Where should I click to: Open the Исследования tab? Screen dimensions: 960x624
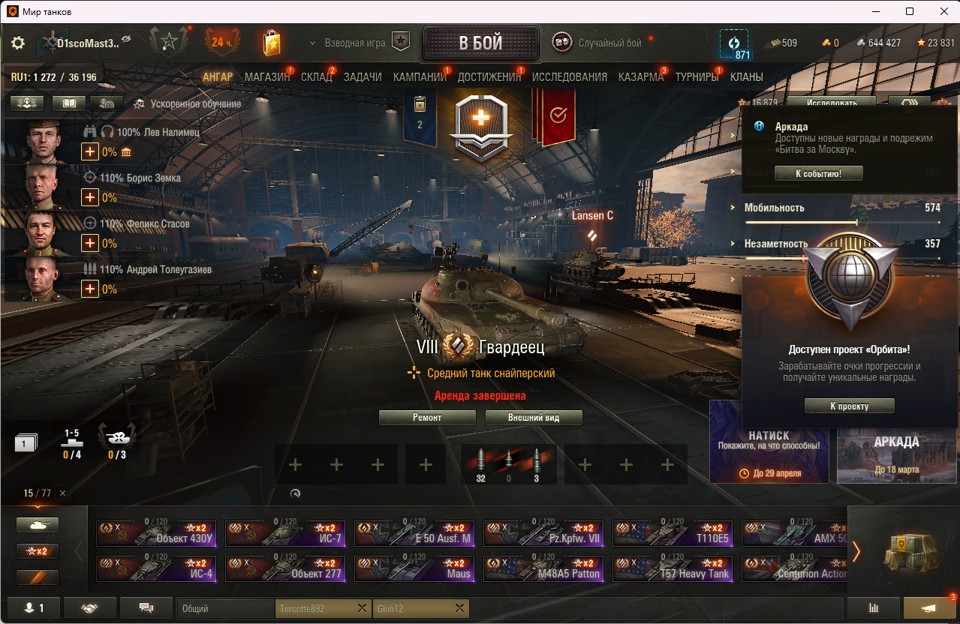(569, 77)
